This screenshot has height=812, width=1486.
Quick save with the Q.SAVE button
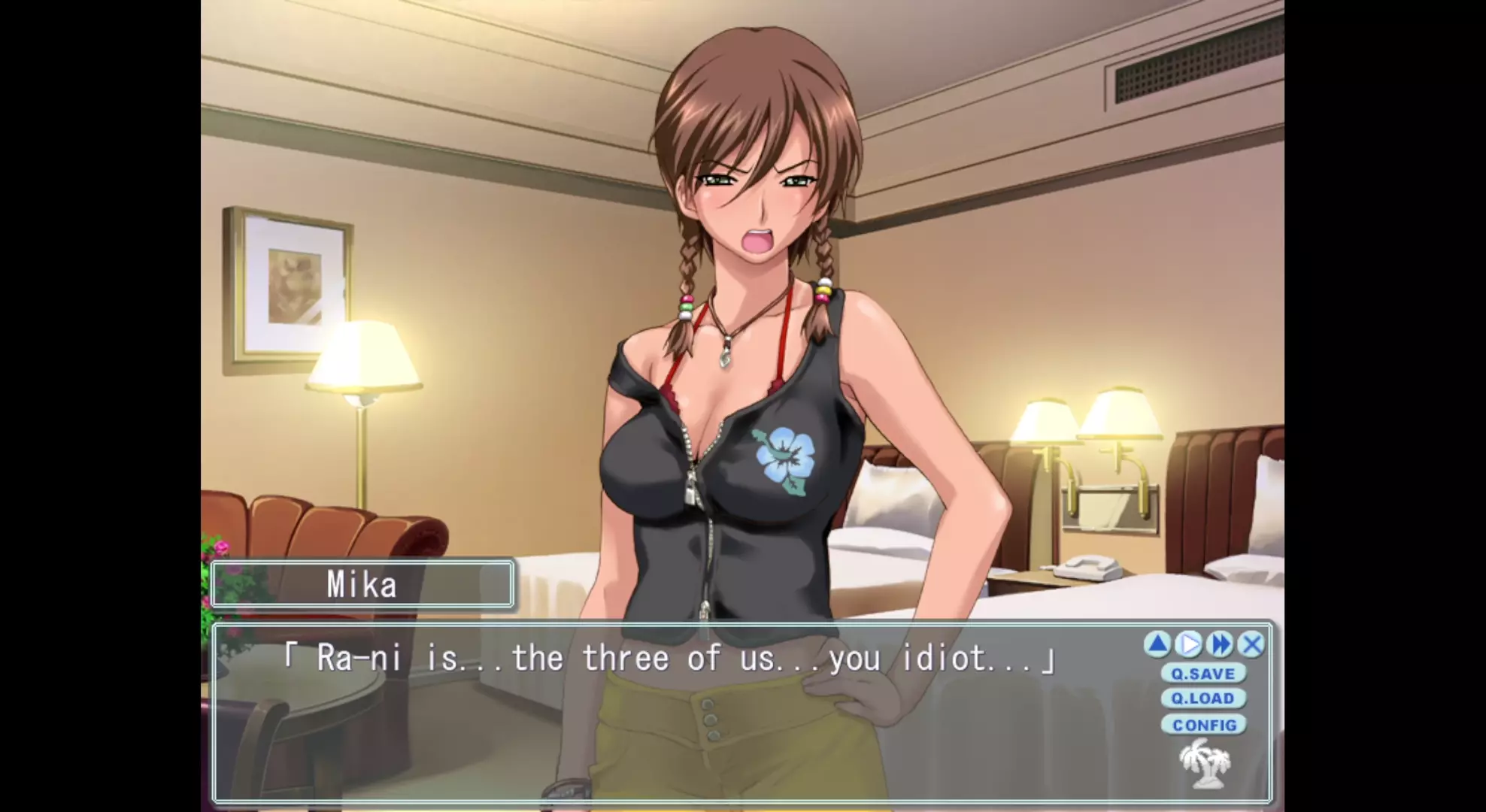(x=1203, y=674)
